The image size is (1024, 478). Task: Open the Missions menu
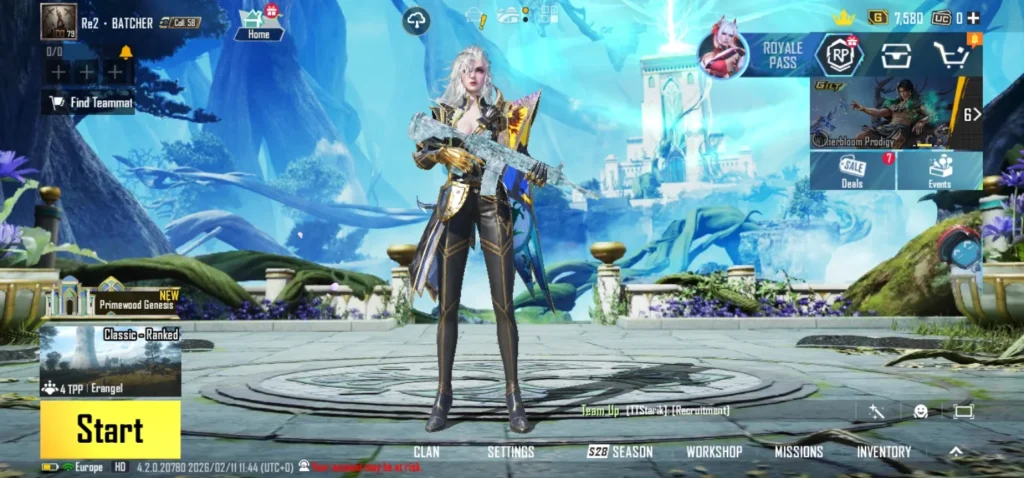(x=798, y=452)
